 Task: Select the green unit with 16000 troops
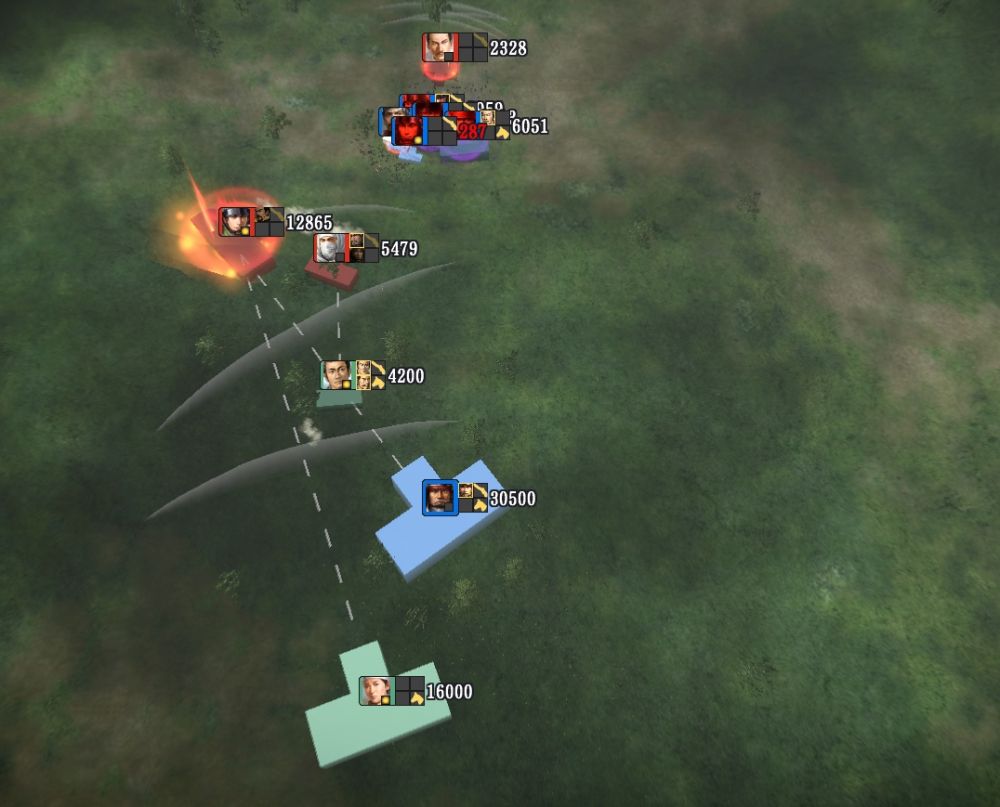tap(375, 692)
